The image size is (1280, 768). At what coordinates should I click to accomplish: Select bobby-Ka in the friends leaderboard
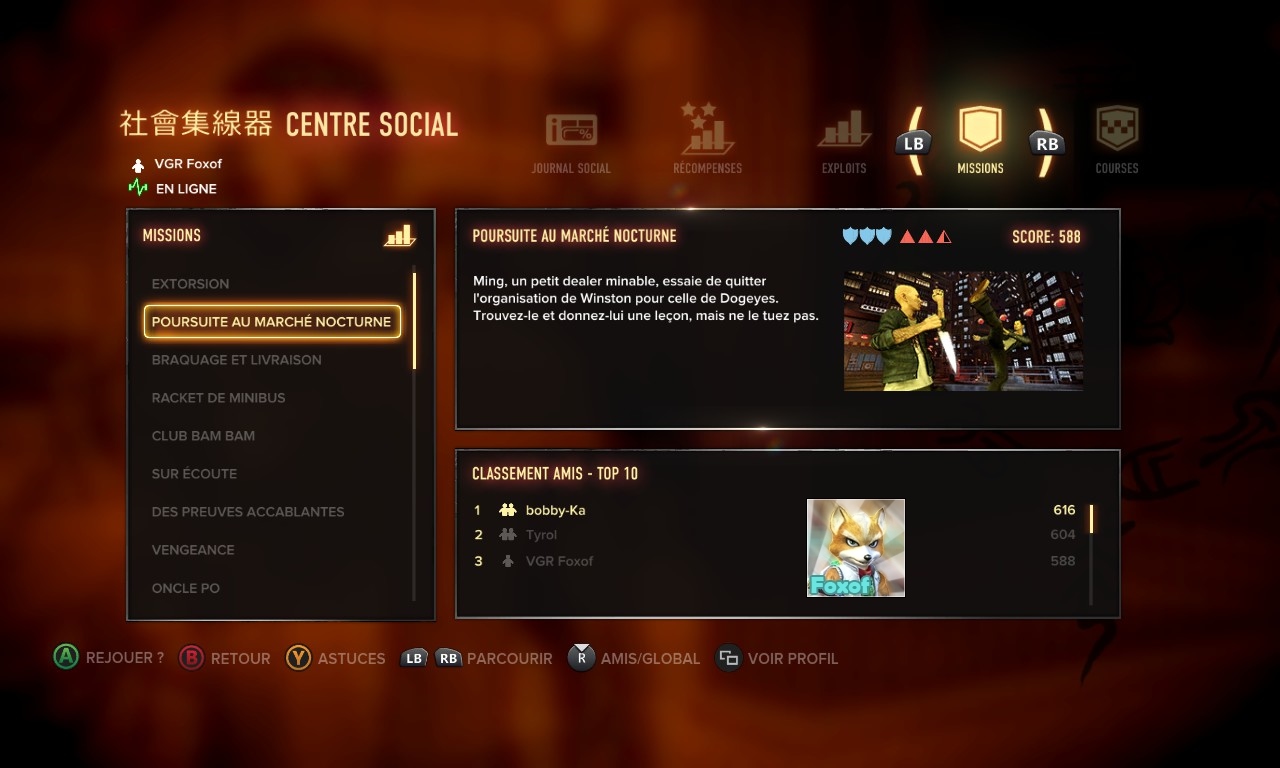click(555, 510)
